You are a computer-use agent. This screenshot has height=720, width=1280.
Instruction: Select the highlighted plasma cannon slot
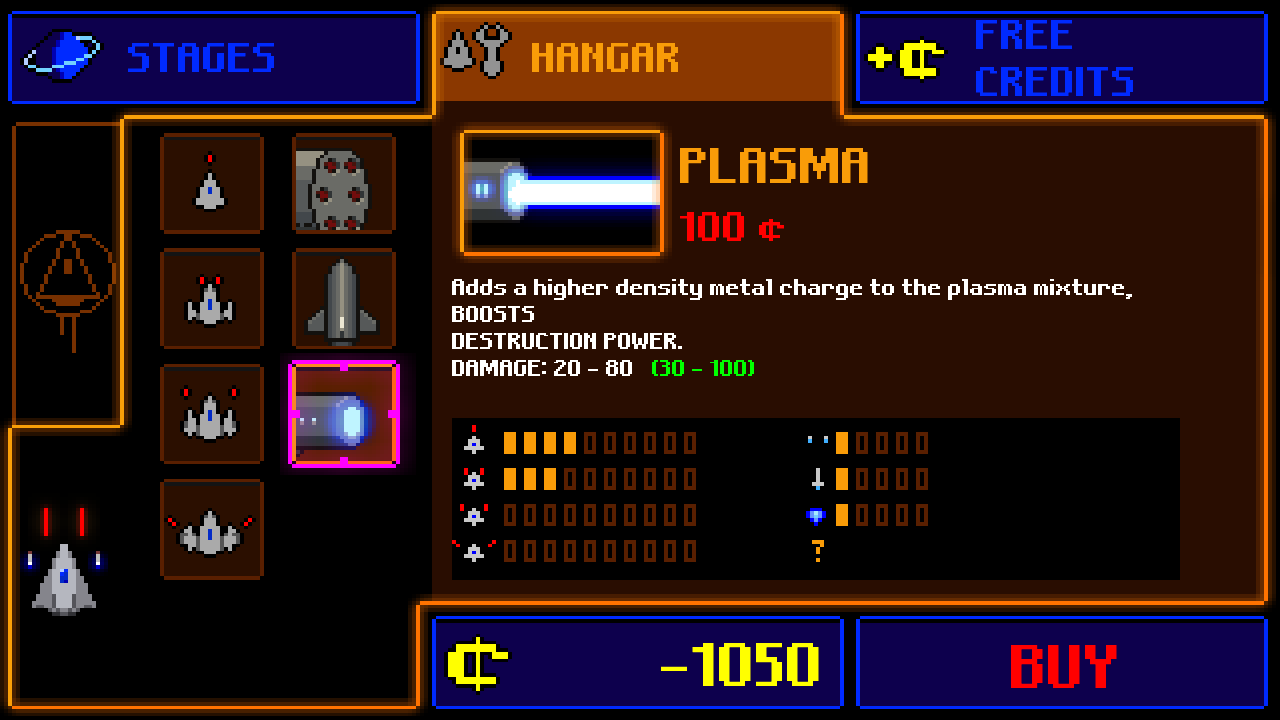[343, 414]
